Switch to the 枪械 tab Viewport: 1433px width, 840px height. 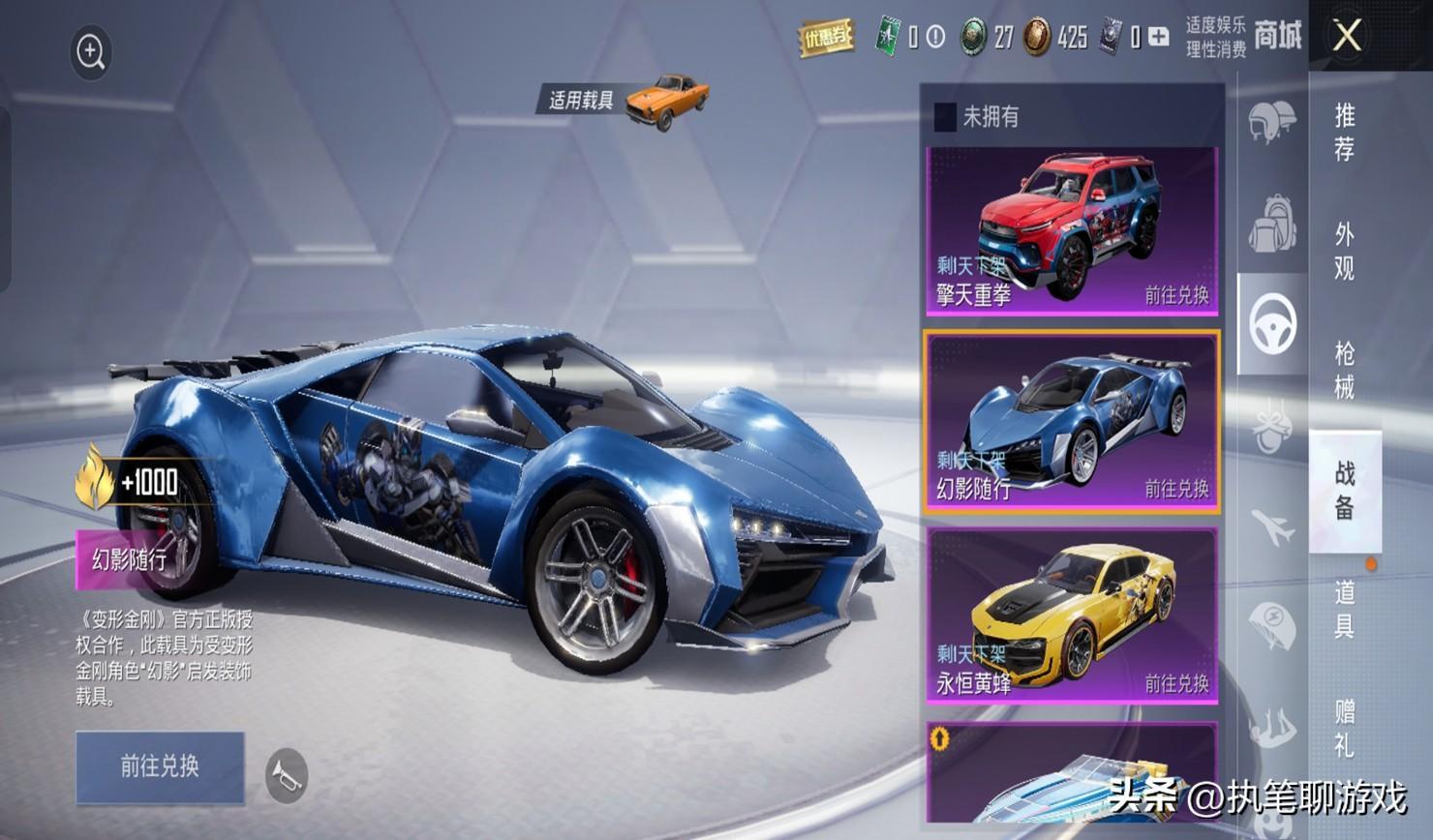1344,370
